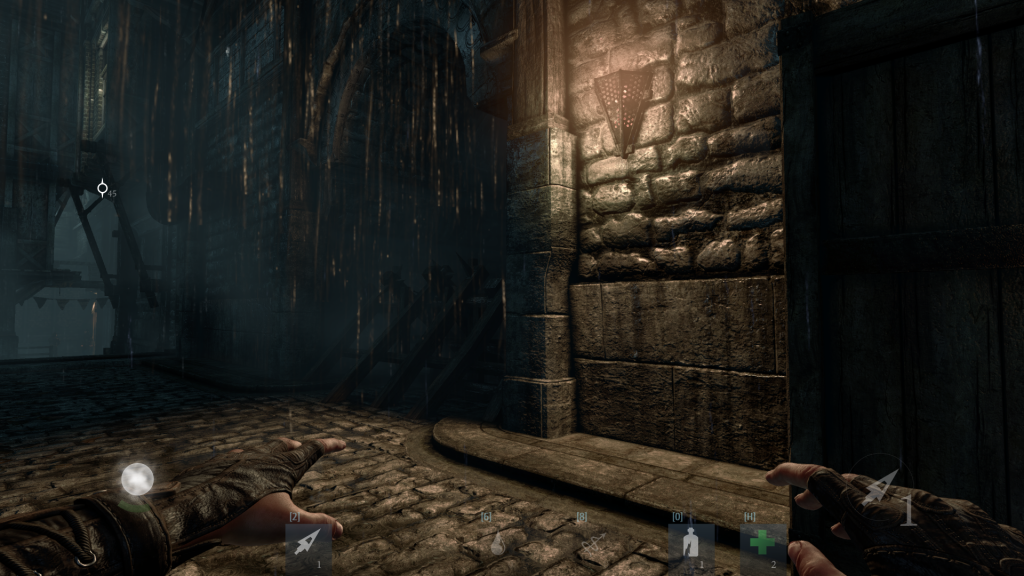The width and height of the screenshot is (1024, 576).
Task: Click the objective waypoint marker
Action: (102, 188)
